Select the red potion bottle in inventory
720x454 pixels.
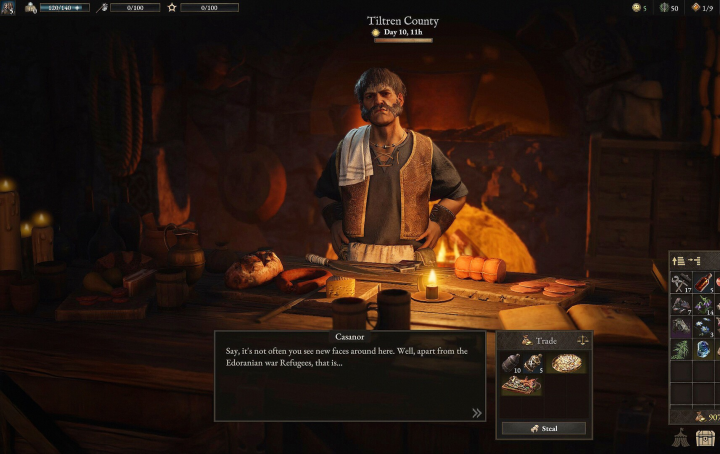[x=706, y=283]
